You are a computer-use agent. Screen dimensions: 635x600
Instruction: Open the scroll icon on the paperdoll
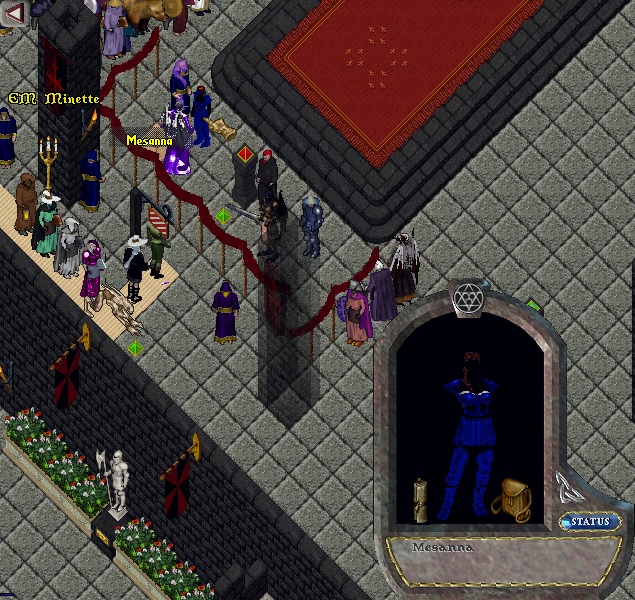click(422, 499)
